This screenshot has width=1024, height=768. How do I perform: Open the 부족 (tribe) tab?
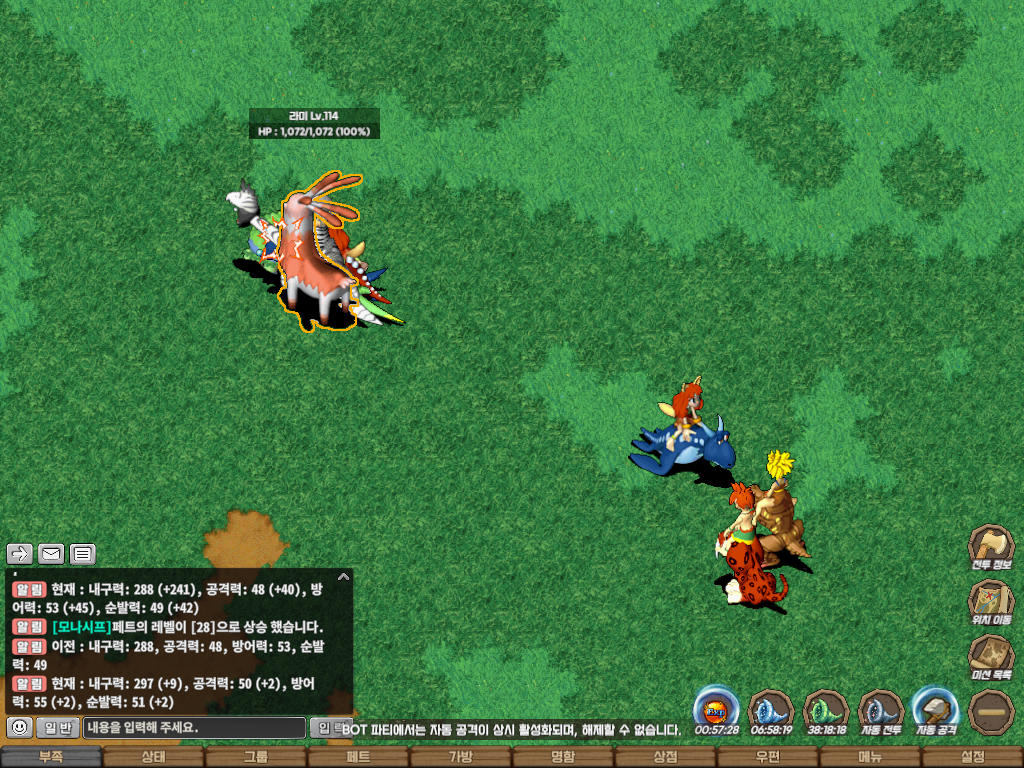click(51, 757)
